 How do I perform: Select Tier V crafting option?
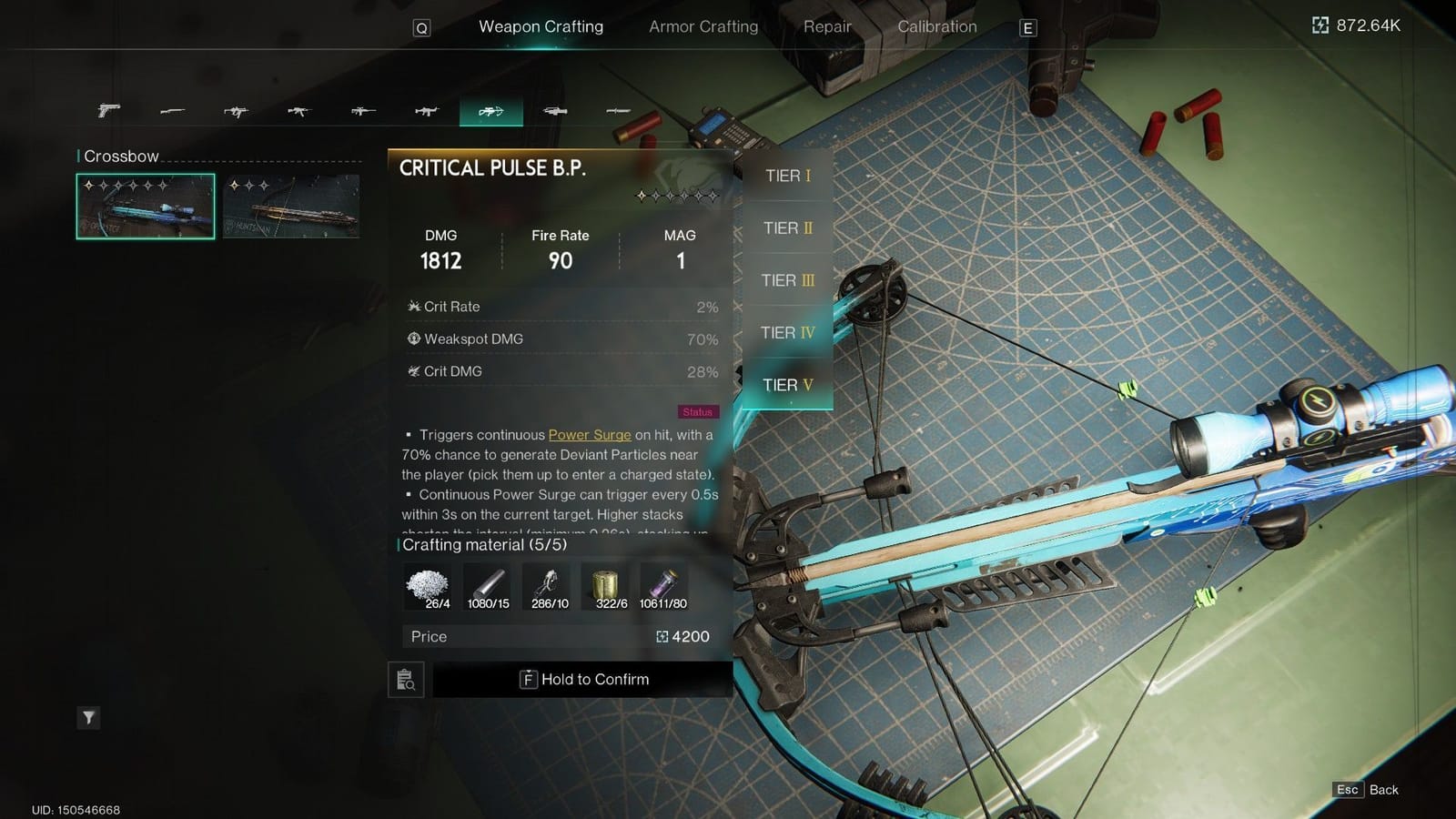coord(787,384)
